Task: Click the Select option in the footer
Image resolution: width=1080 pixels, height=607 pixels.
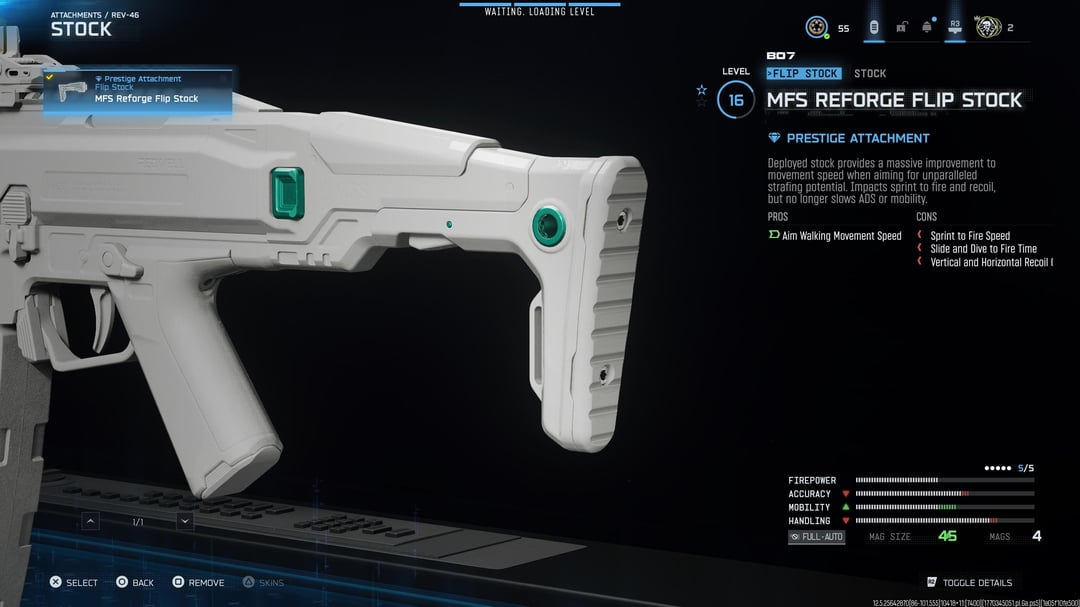Action: tap(74, 582)
